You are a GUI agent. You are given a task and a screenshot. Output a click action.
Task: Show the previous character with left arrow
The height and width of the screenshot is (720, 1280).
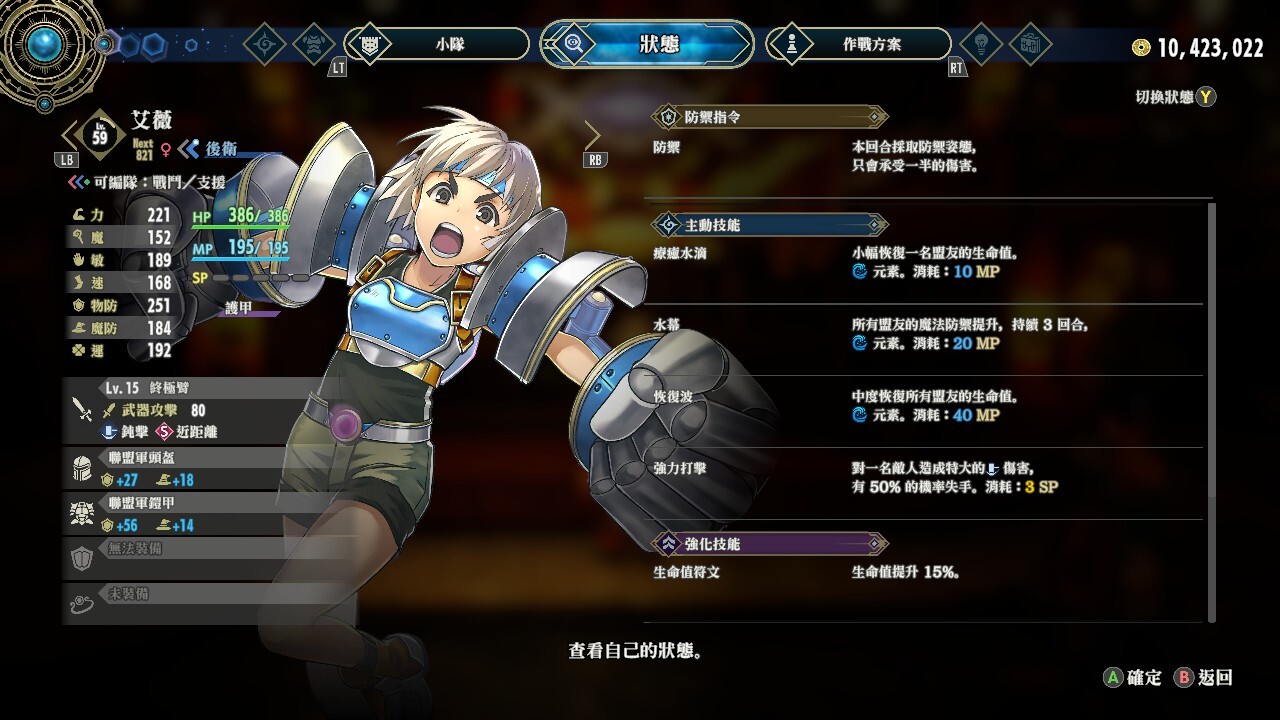pos(70,134)
